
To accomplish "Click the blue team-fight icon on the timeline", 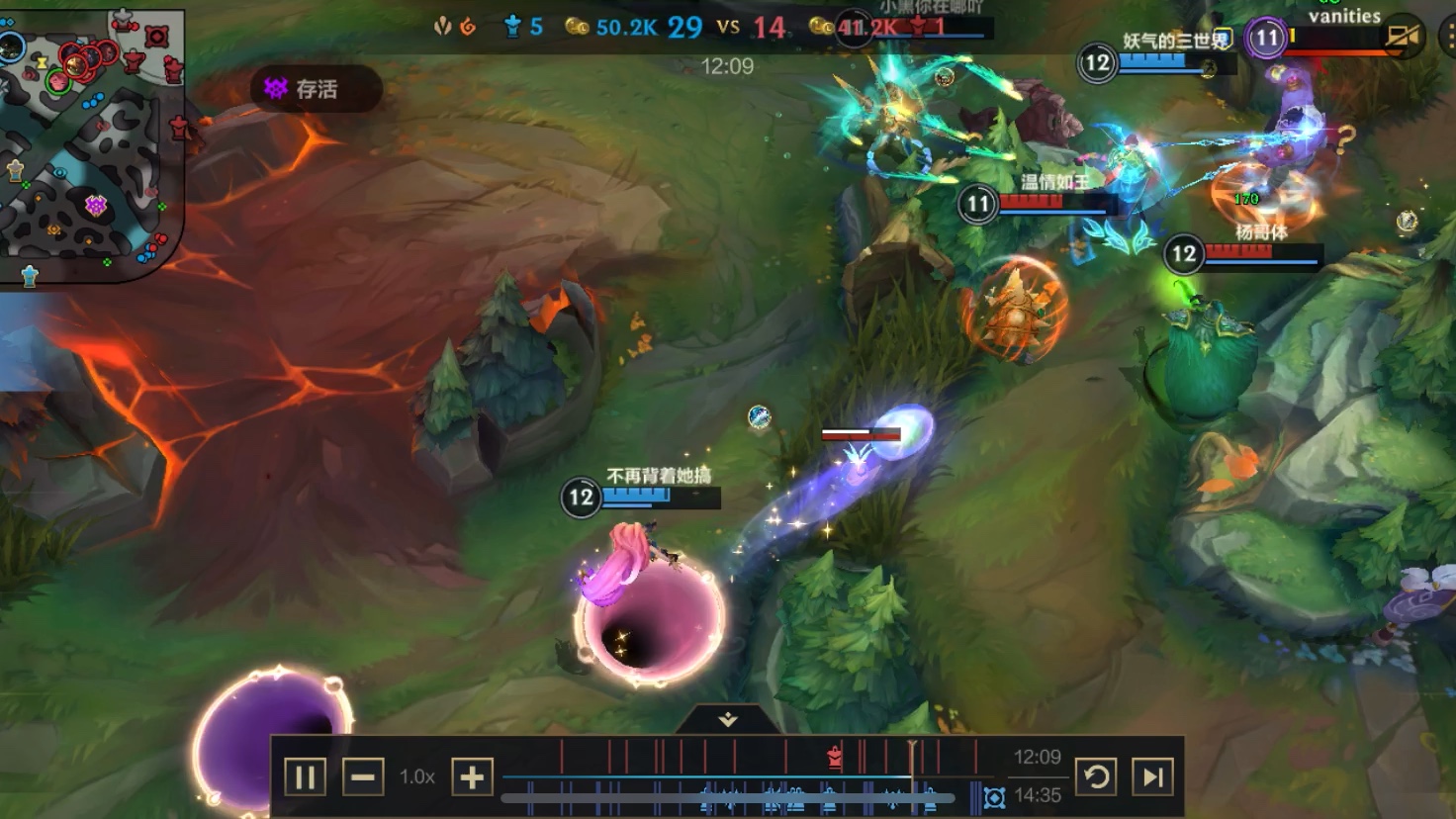I will 995,797.
